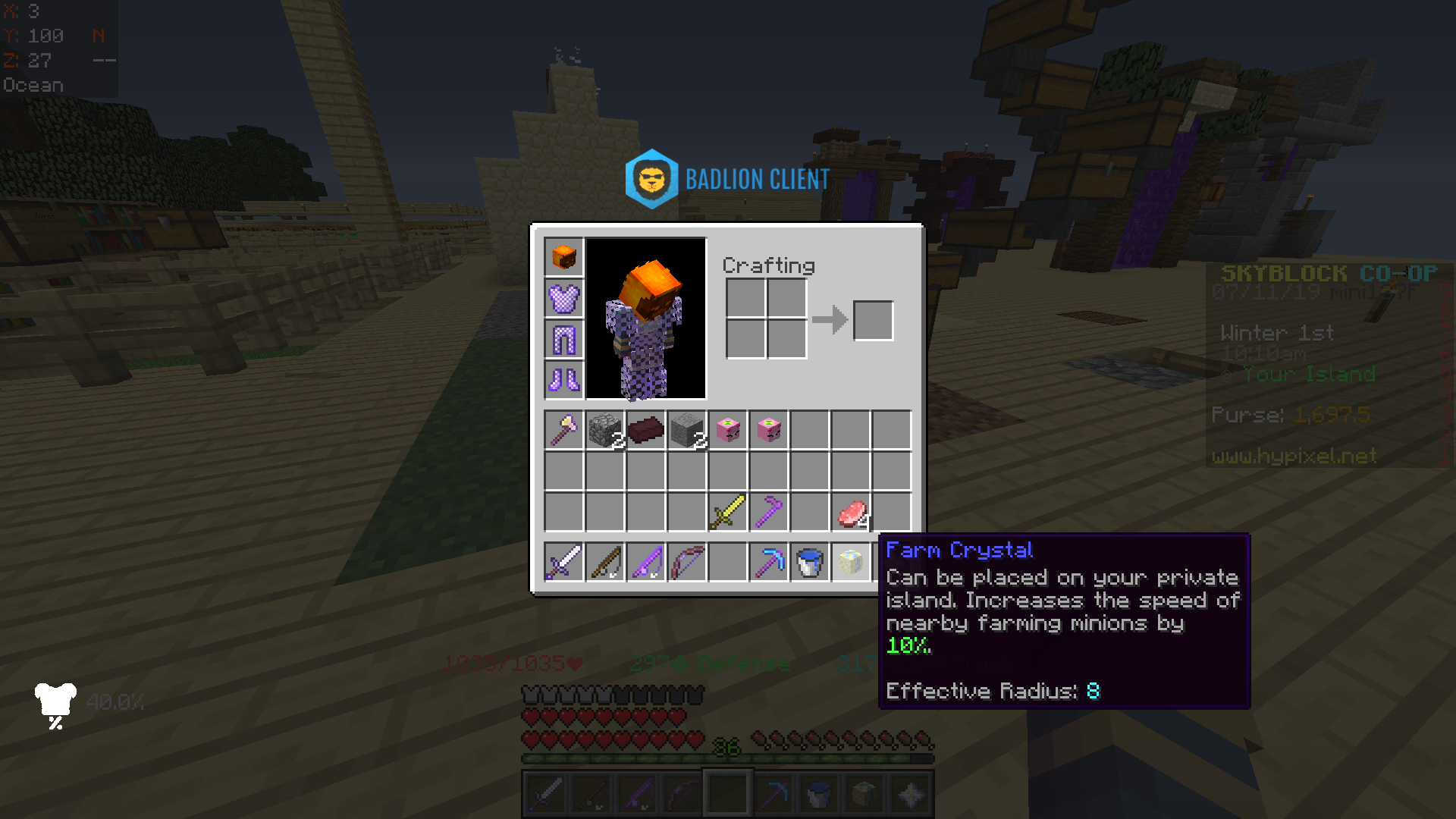Click the nether brick block item
The image size is (1456, 819).
point(645,431)
